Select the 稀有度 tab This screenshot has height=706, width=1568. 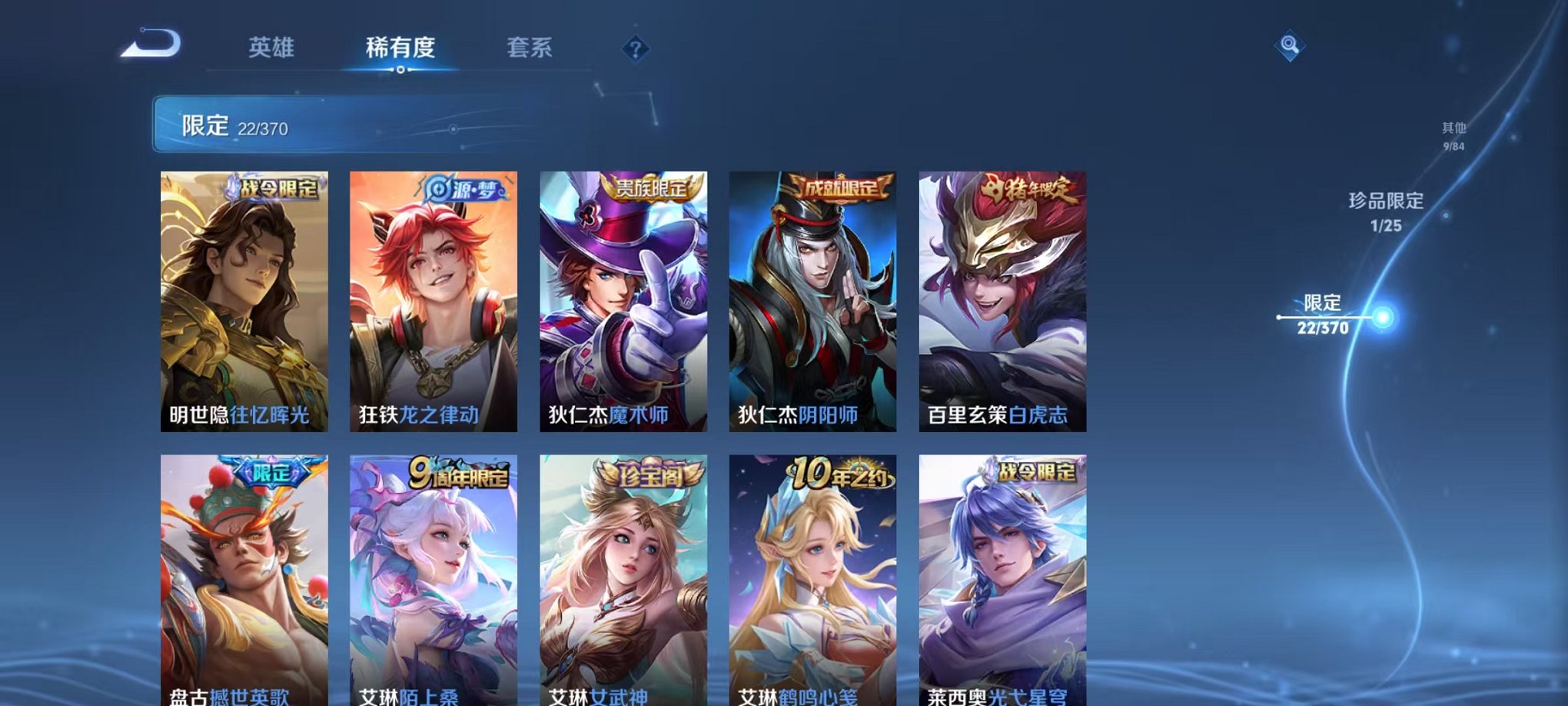pyautogui.click(x=399, y=48)
